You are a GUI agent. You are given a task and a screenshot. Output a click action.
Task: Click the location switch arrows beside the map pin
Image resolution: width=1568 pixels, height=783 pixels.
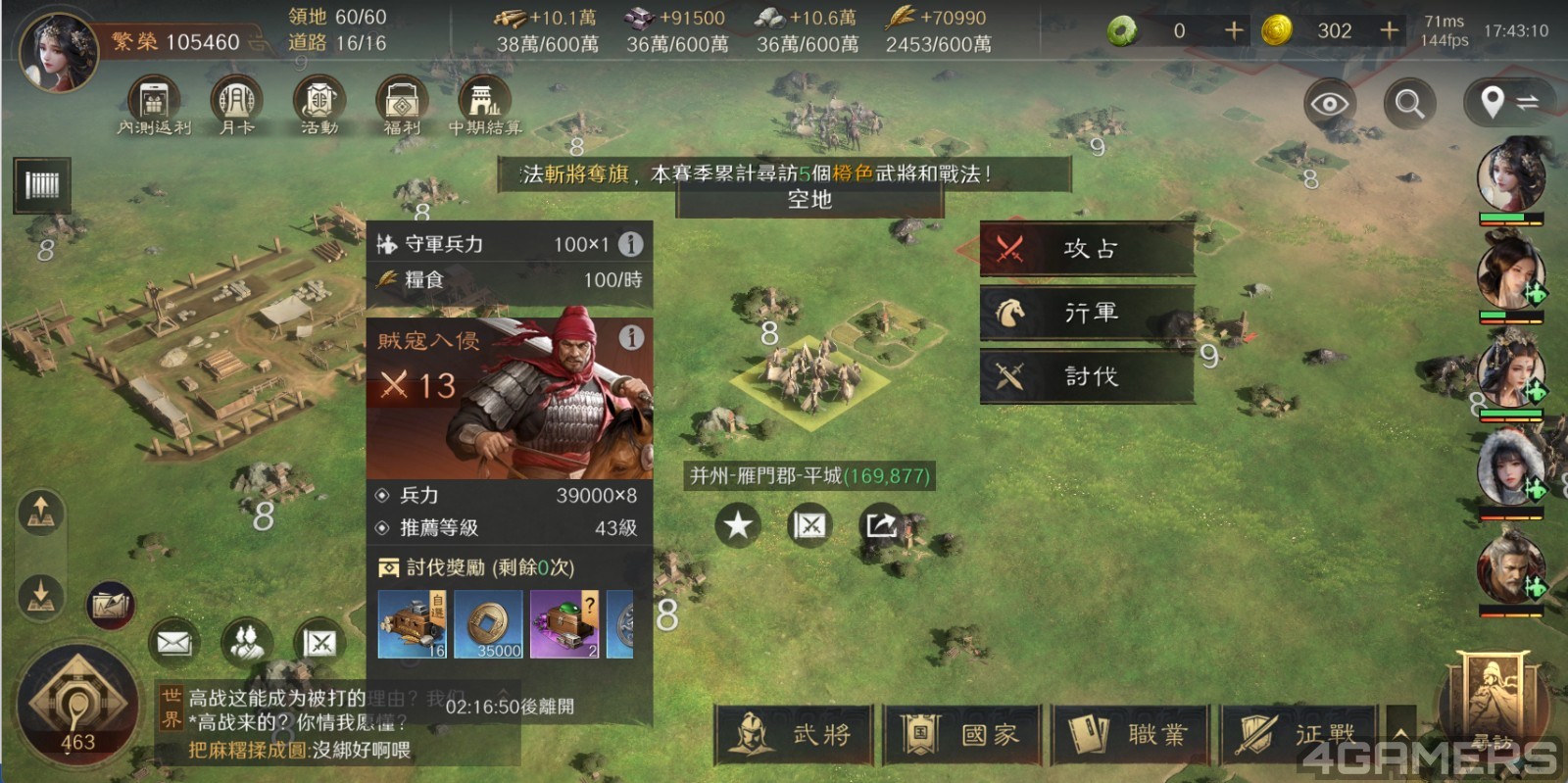[1529, 102]
